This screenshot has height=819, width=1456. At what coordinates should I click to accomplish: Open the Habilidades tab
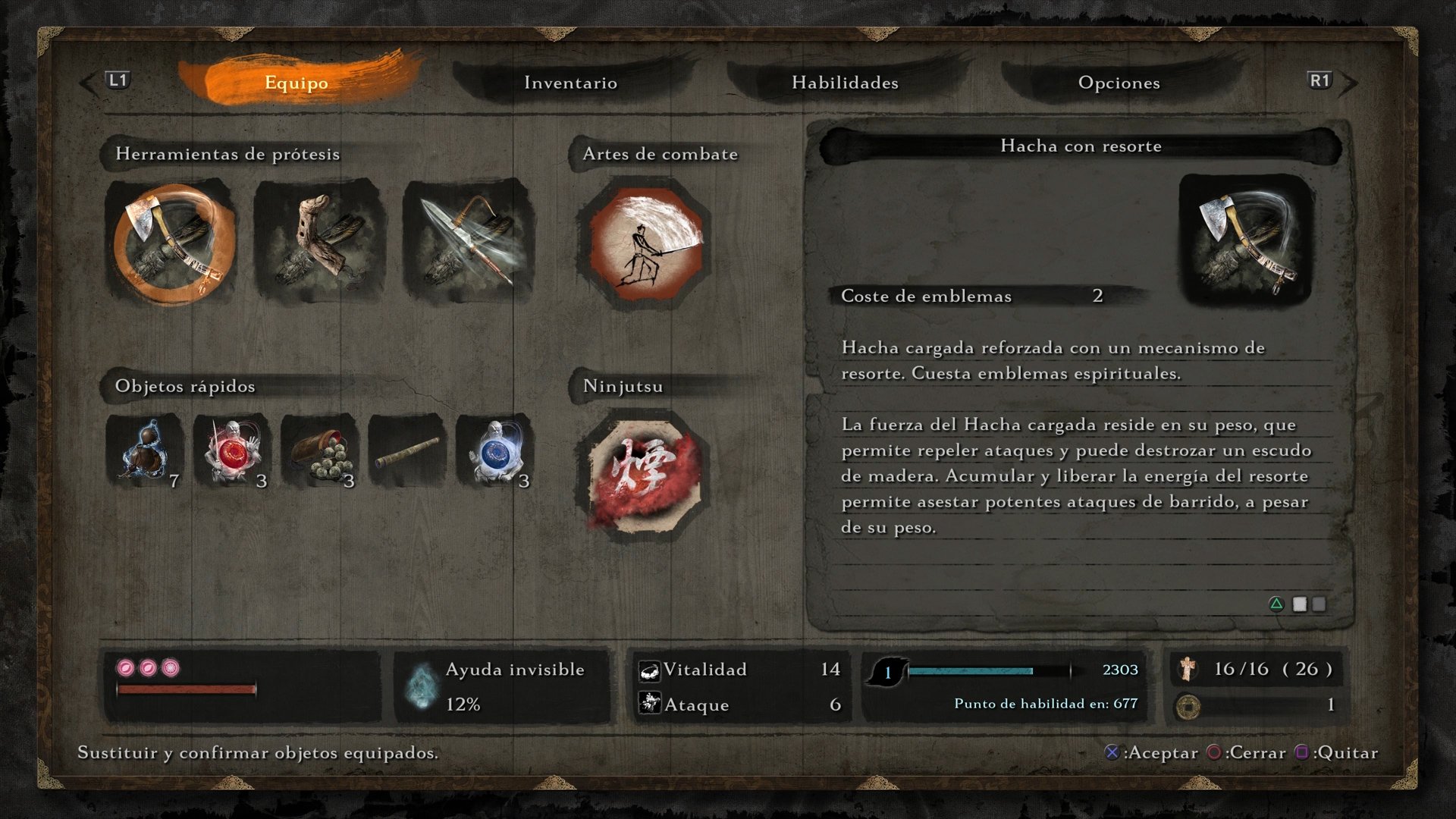click(x=846, y=83)
